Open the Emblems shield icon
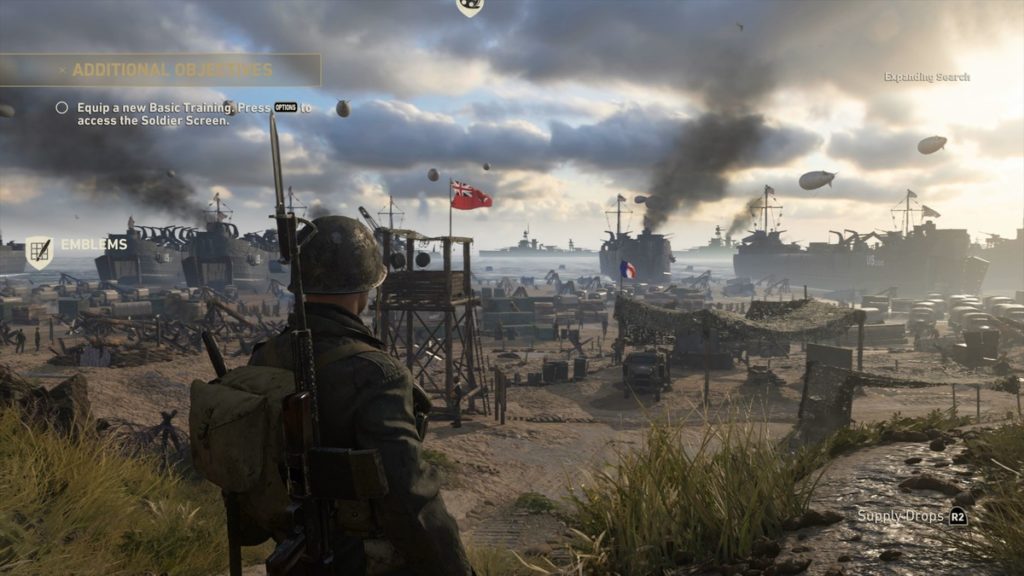The image size is (1024, 576). tap(39, 252)
